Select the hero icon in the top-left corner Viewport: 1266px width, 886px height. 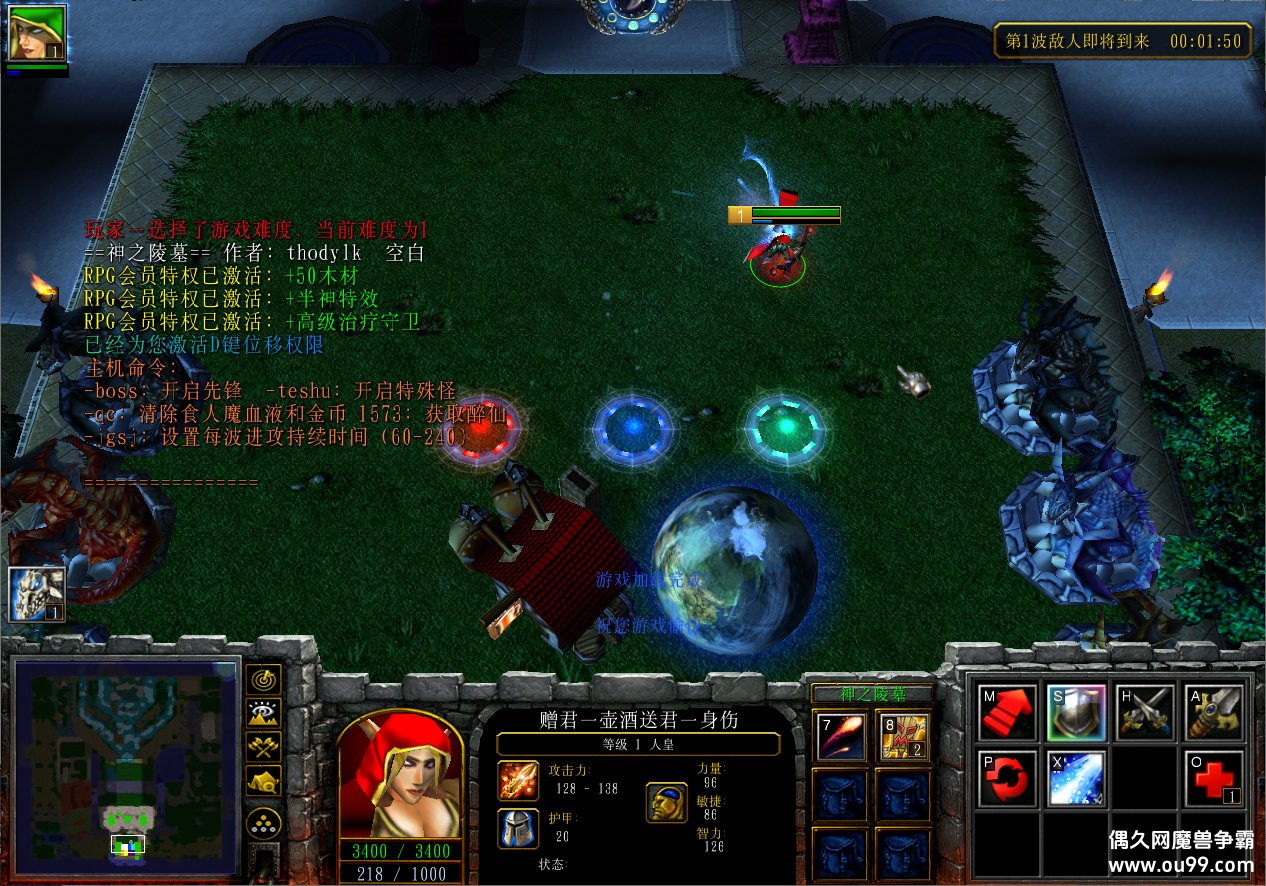pyautogui.click(x=37, y=33)
